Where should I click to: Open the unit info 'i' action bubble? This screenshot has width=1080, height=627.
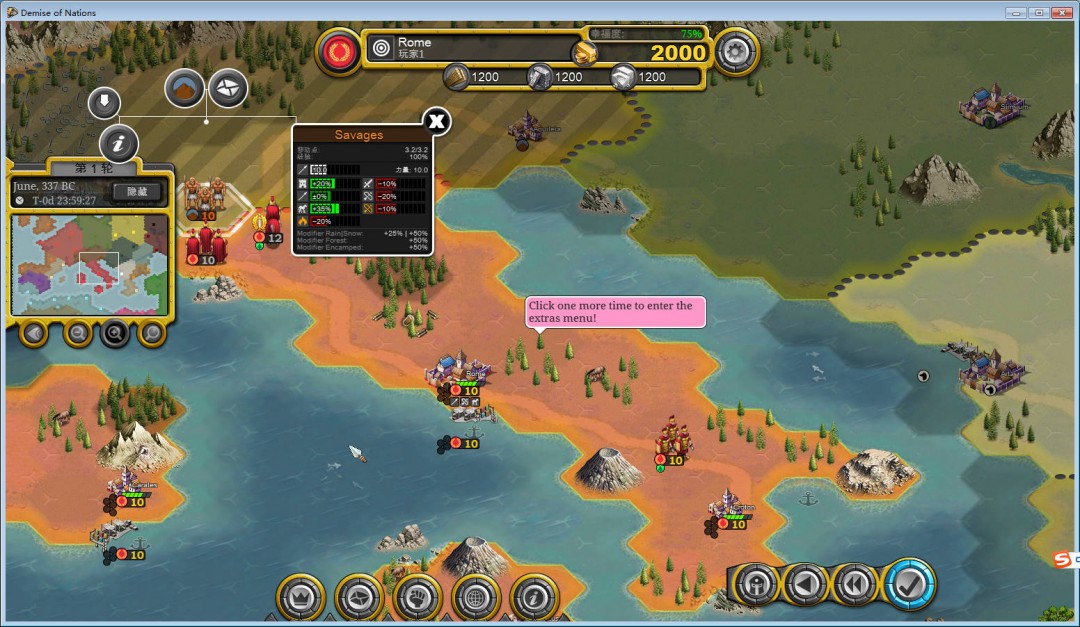pyautogui.click(x=118, y=144)
